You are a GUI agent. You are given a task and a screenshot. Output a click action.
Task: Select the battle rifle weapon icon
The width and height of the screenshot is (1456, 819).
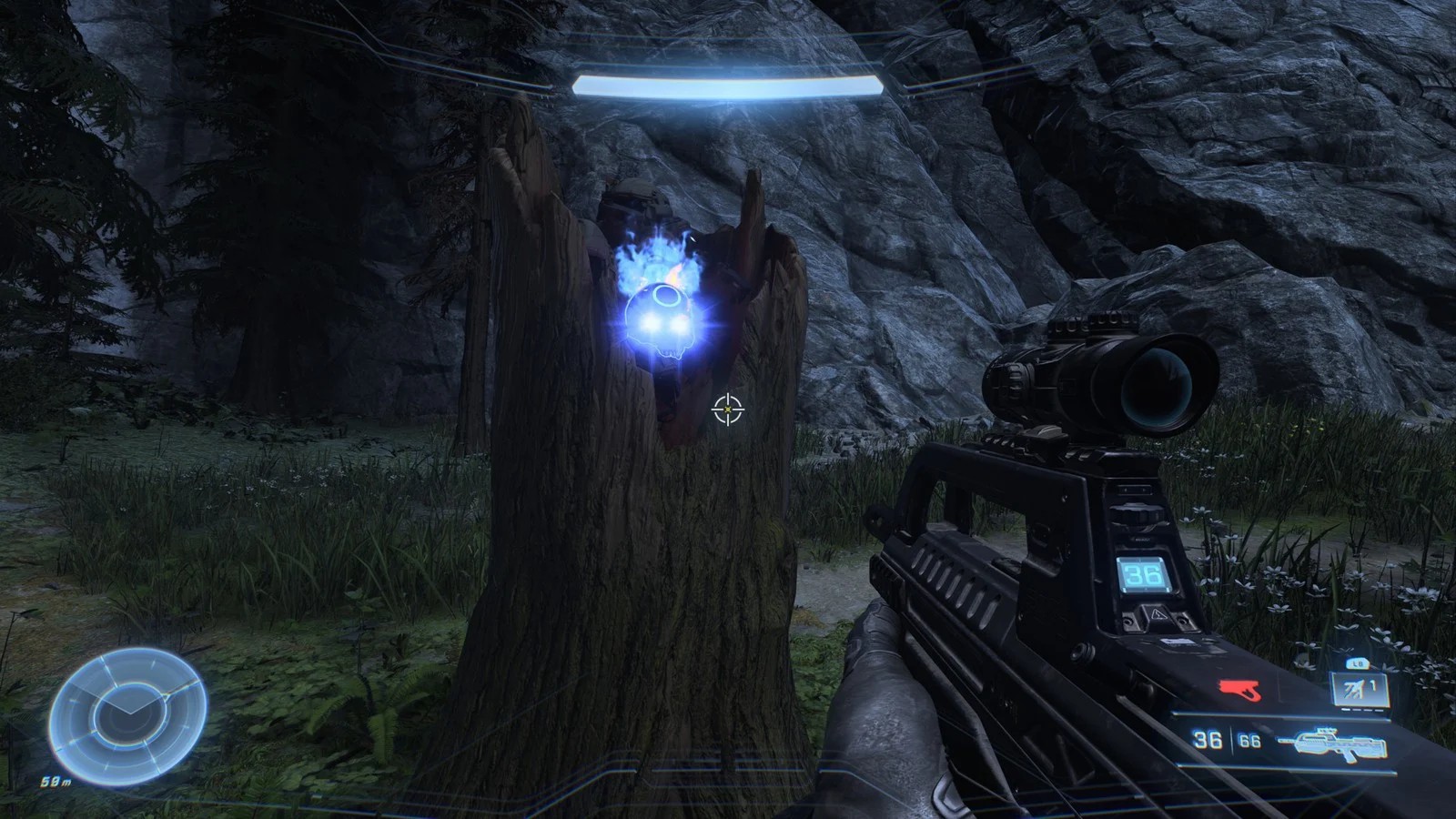1335,743
